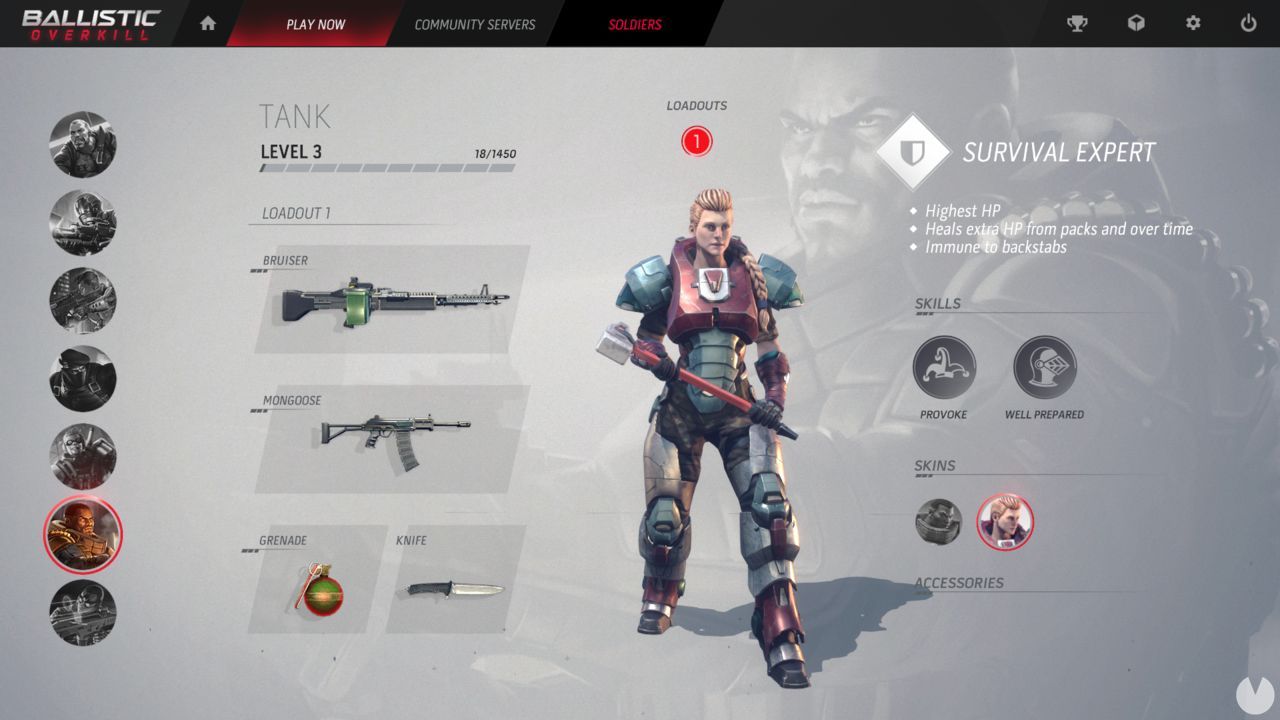Click the Level 3 experience progress bar
Image resolution: width=1280 pixels, height=720 pixels.
click(385, 168)
